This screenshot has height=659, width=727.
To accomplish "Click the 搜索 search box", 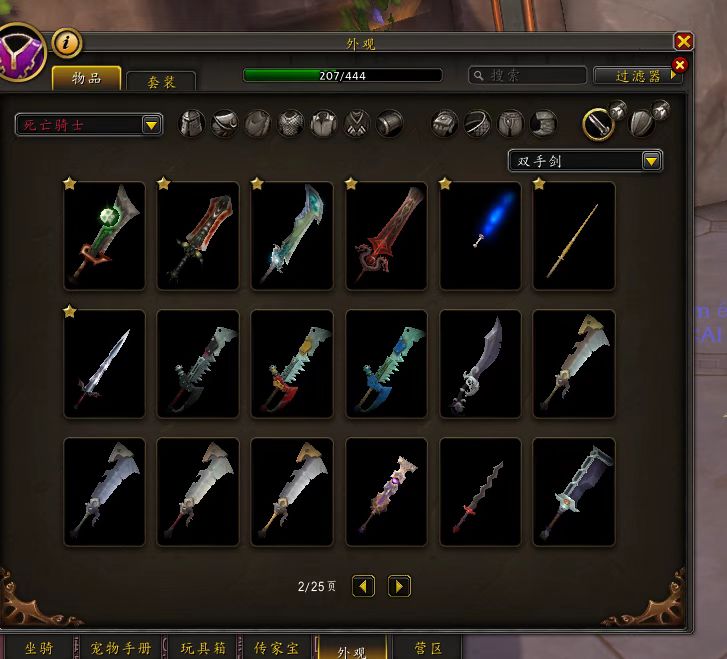I will coord(527,75).
